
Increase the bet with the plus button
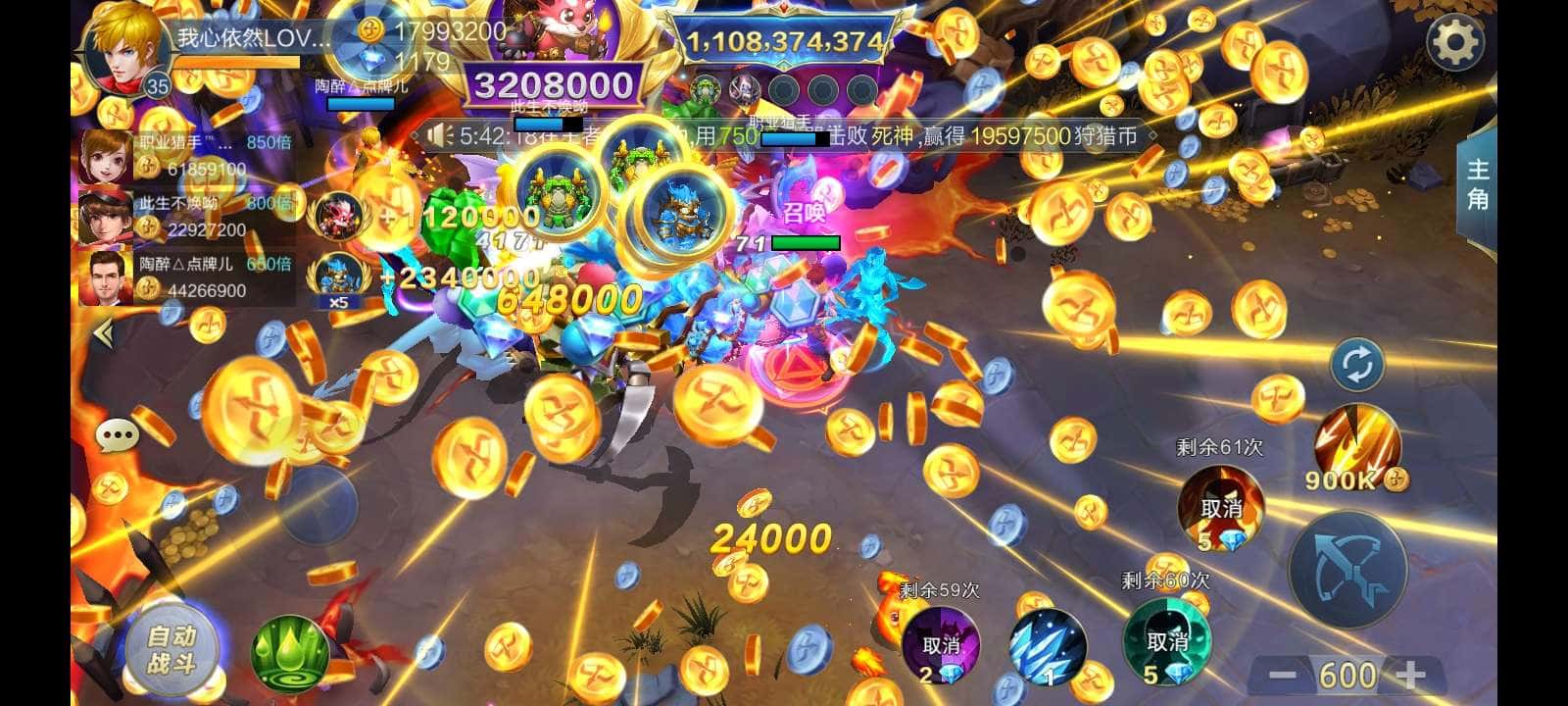click(1409, 675)
